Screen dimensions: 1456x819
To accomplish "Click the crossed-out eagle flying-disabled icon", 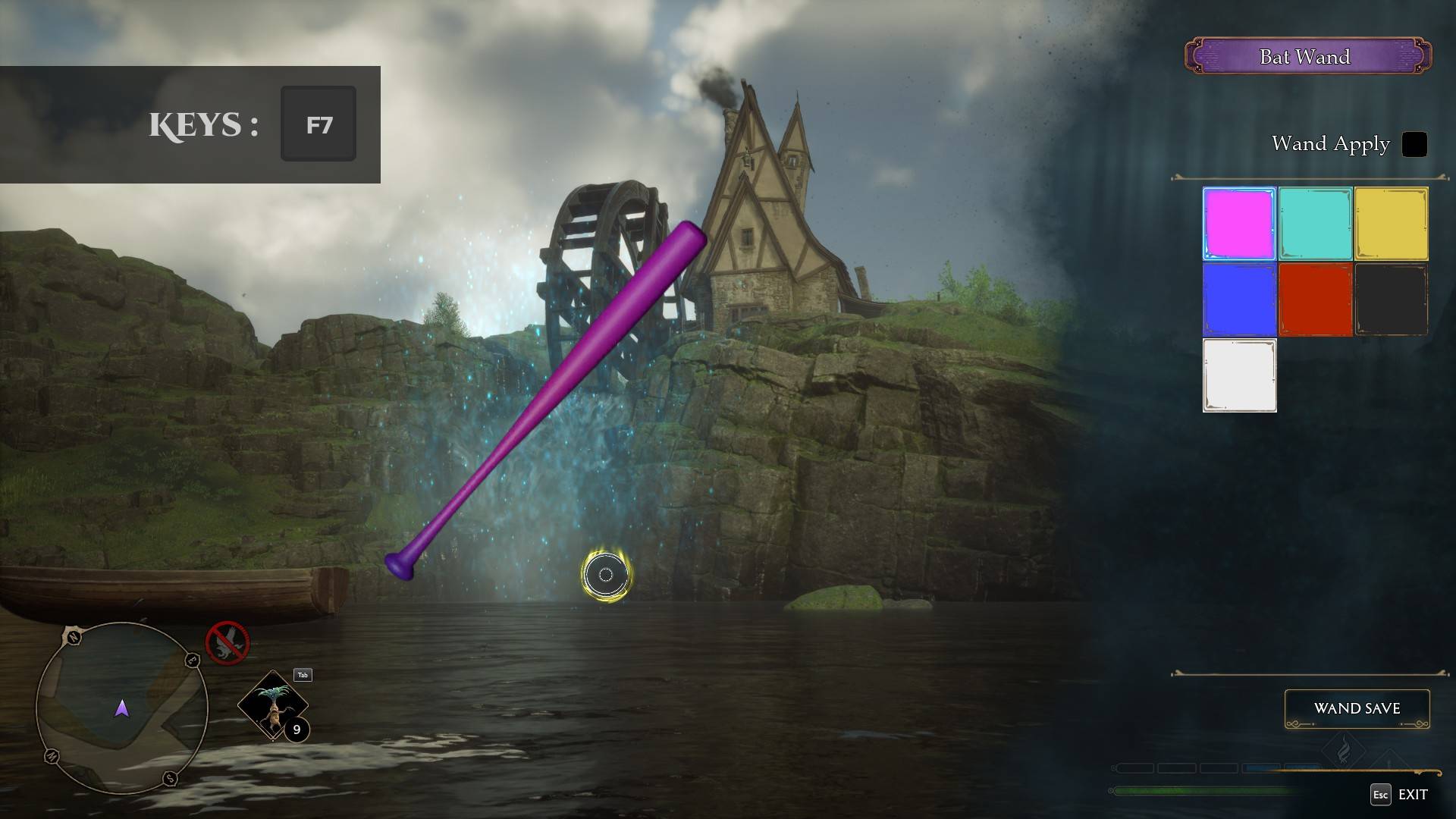I will 227,642.
